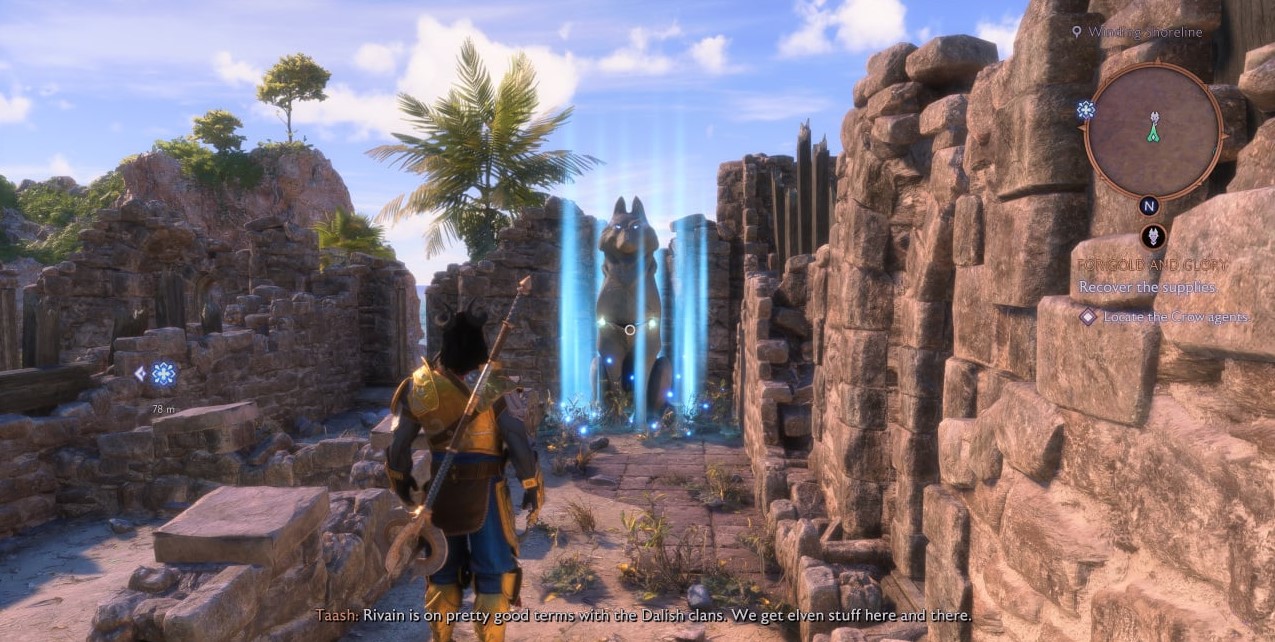Select the blue quest waypoint marker showing 78 m
Image resolution: width=1275 pixels, height=642 pixels.
[x=163, y=374]
